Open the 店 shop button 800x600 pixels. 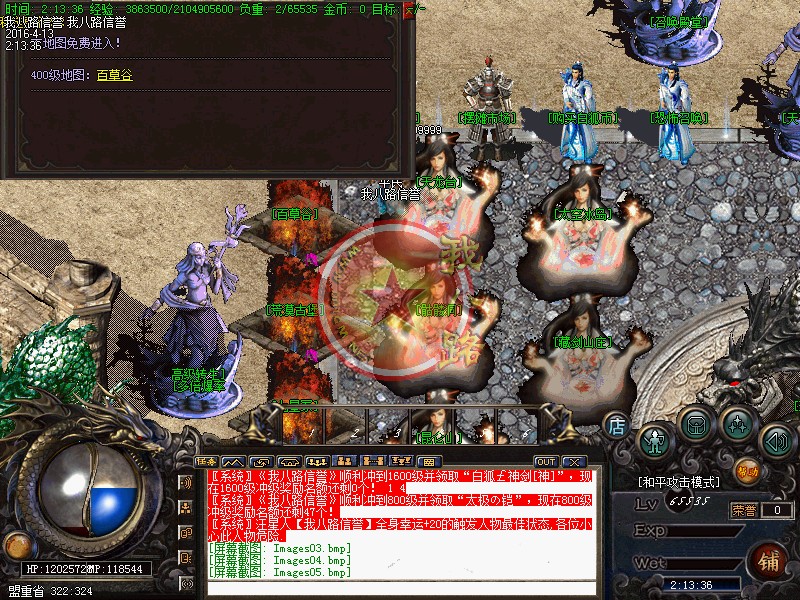tap(617, 425)
